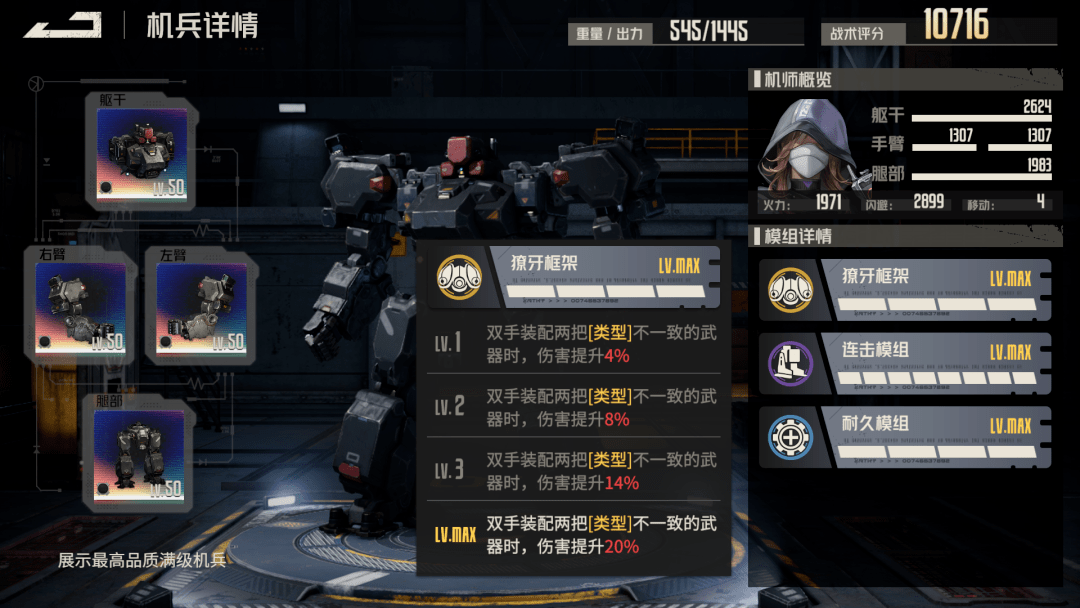Go back using the top-left arrow
This screenshot has width=1080, height=608.
[x=62, y=25]
